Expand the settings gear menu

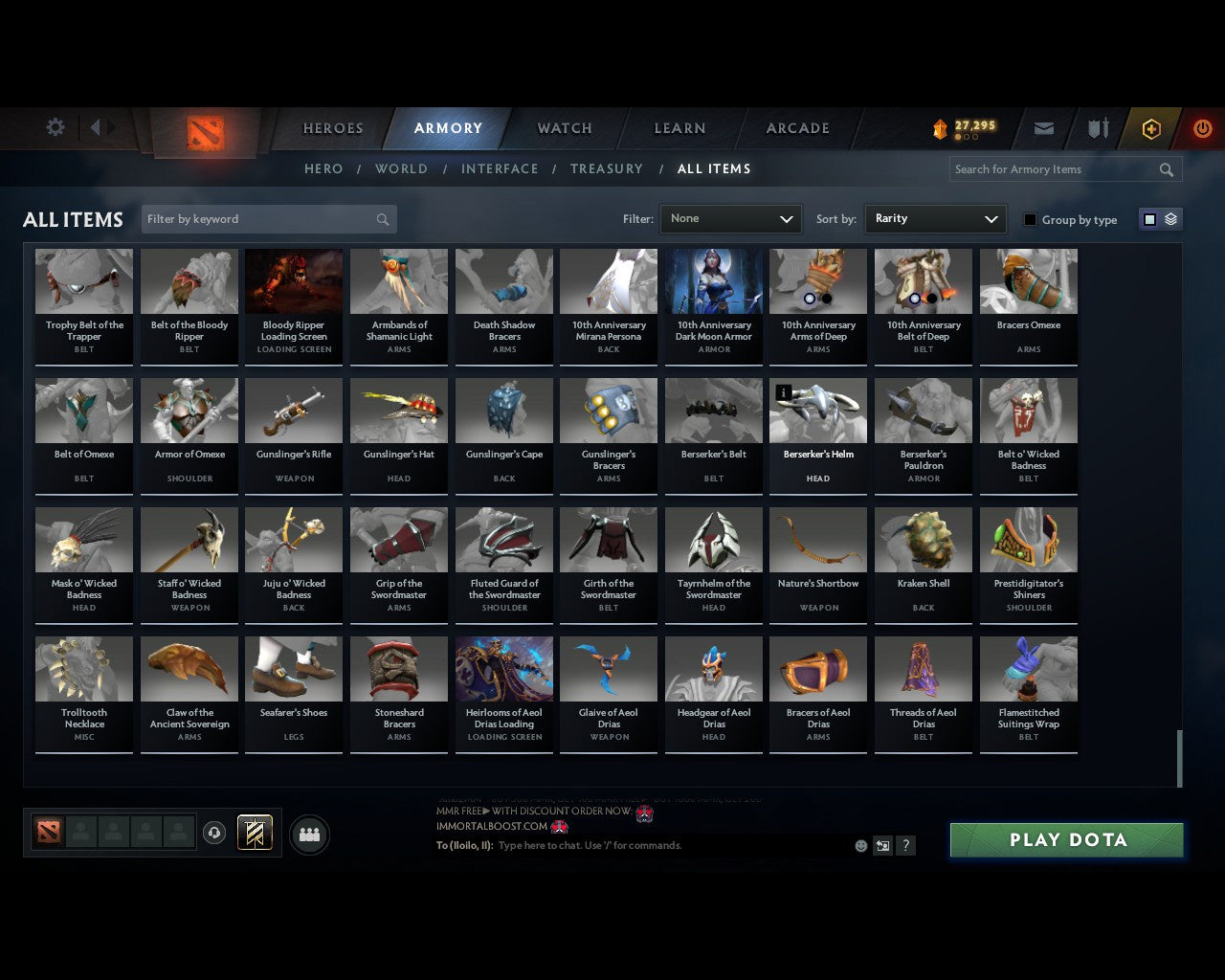pos(55,127)
